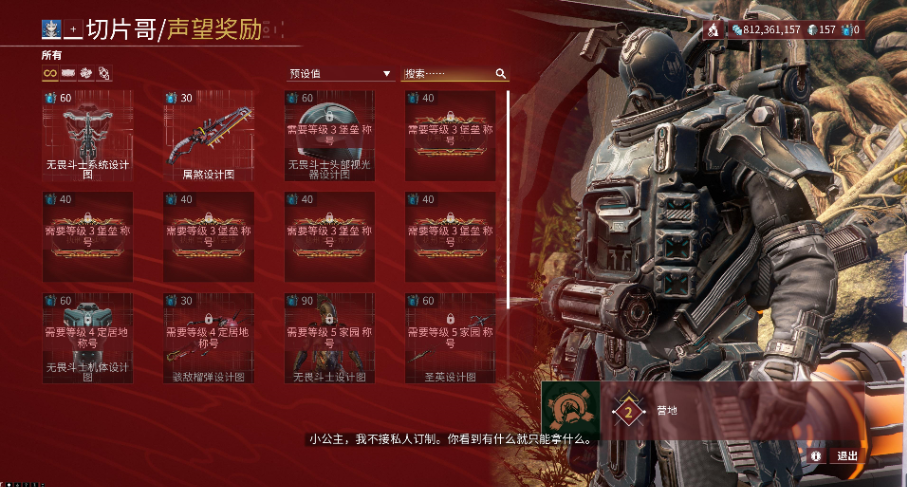Select the 无畏斗士系统设计图 blueprint
907x487 pixels.
[87, 136]
